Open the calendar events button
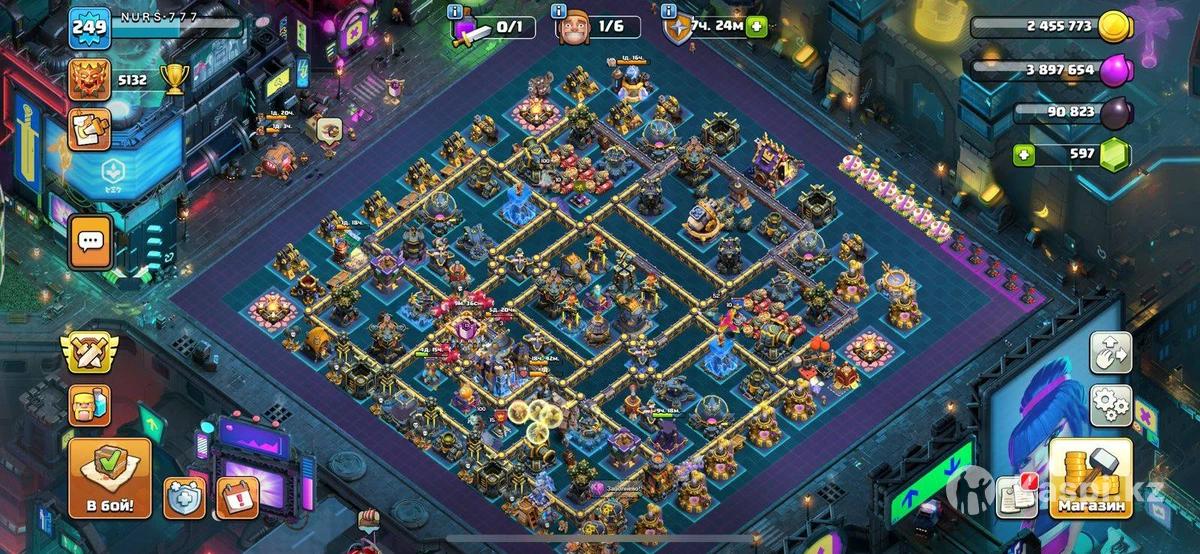 pos(237,497)
